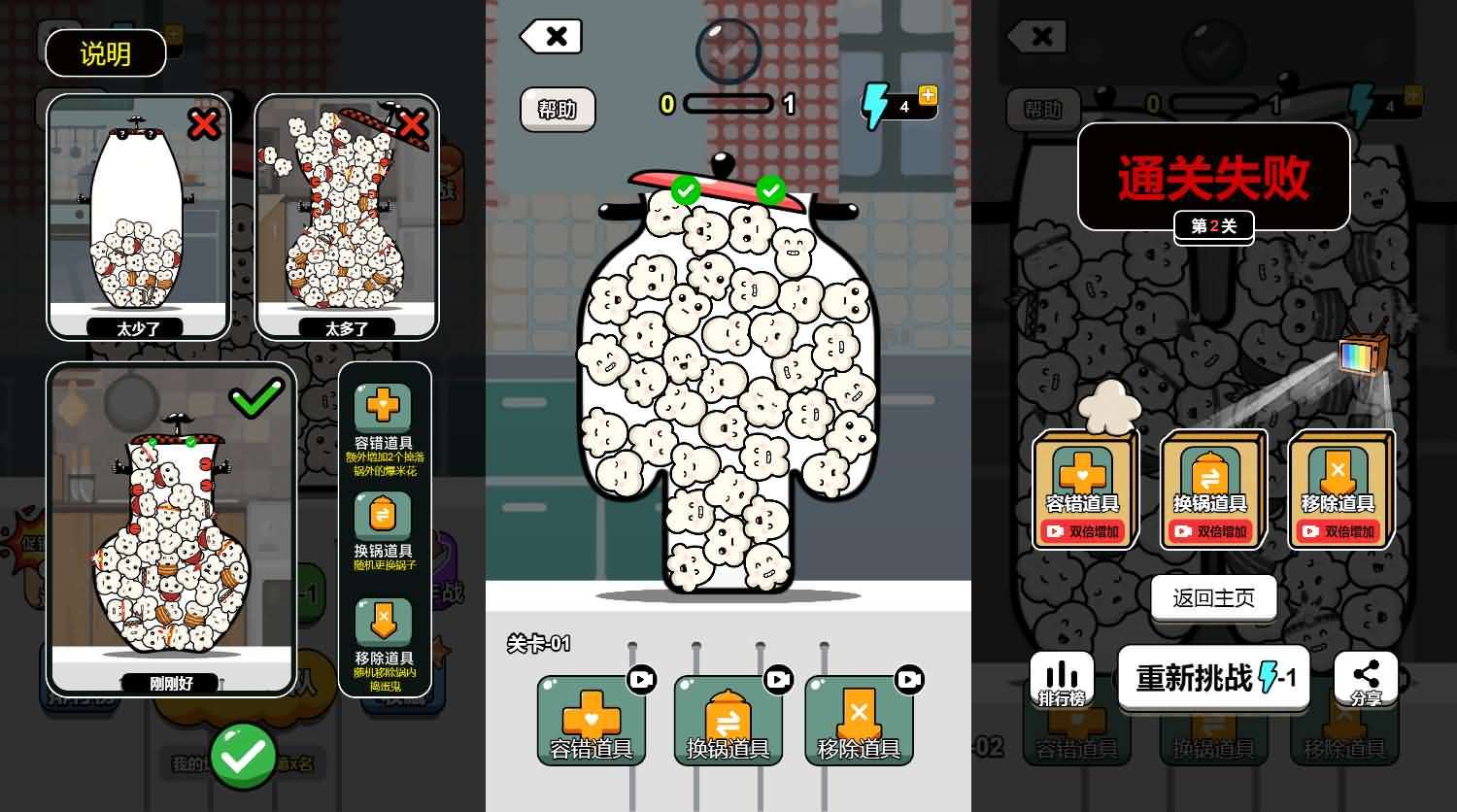Close the 太少了 example card

[x=204, y=125]
